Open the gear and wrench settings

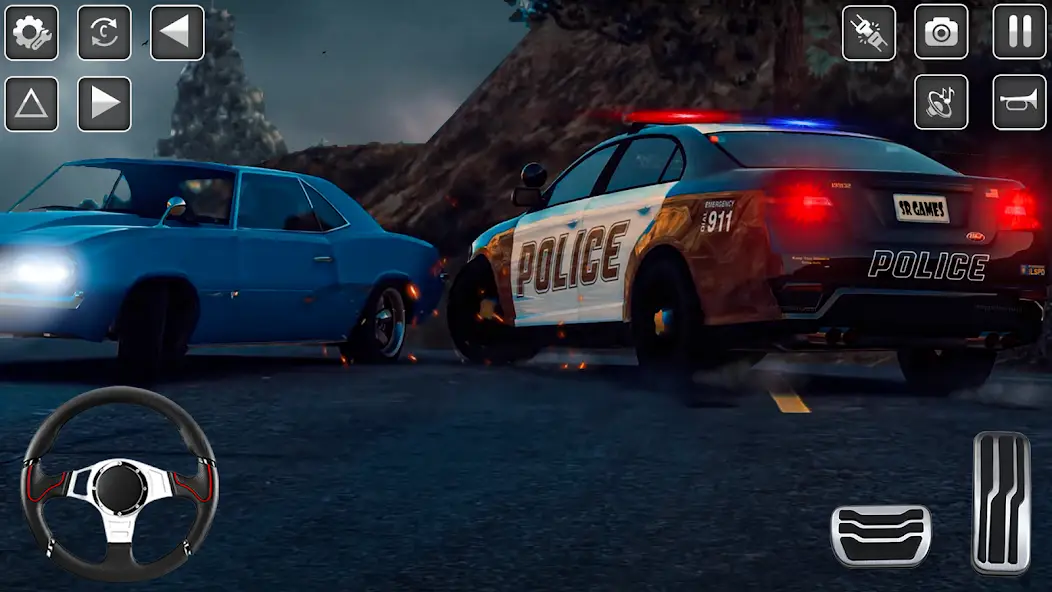point(32,33)
